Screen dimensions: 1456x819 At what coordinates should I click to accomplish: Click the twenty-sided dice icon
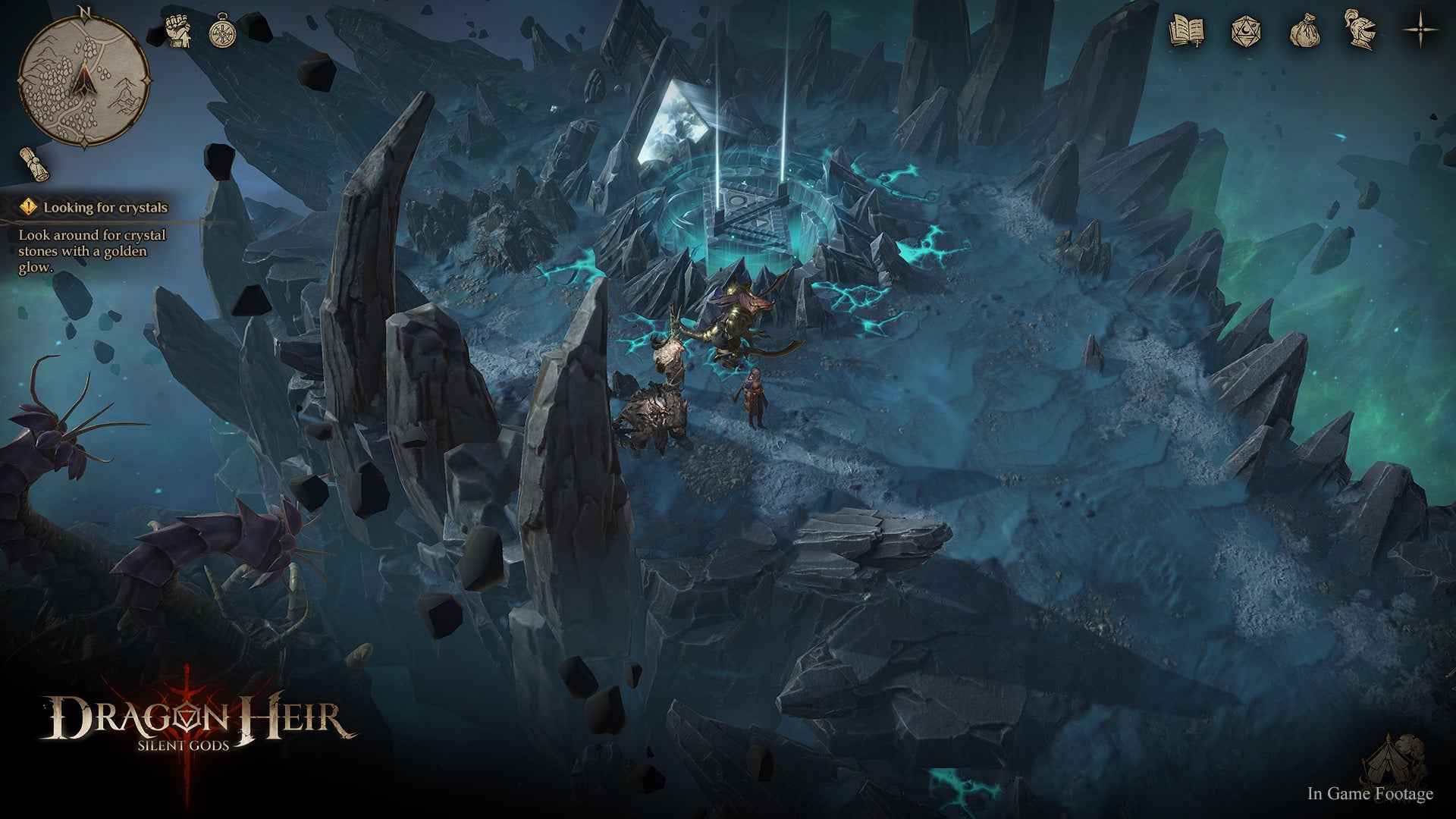(x=1245, y=32)
